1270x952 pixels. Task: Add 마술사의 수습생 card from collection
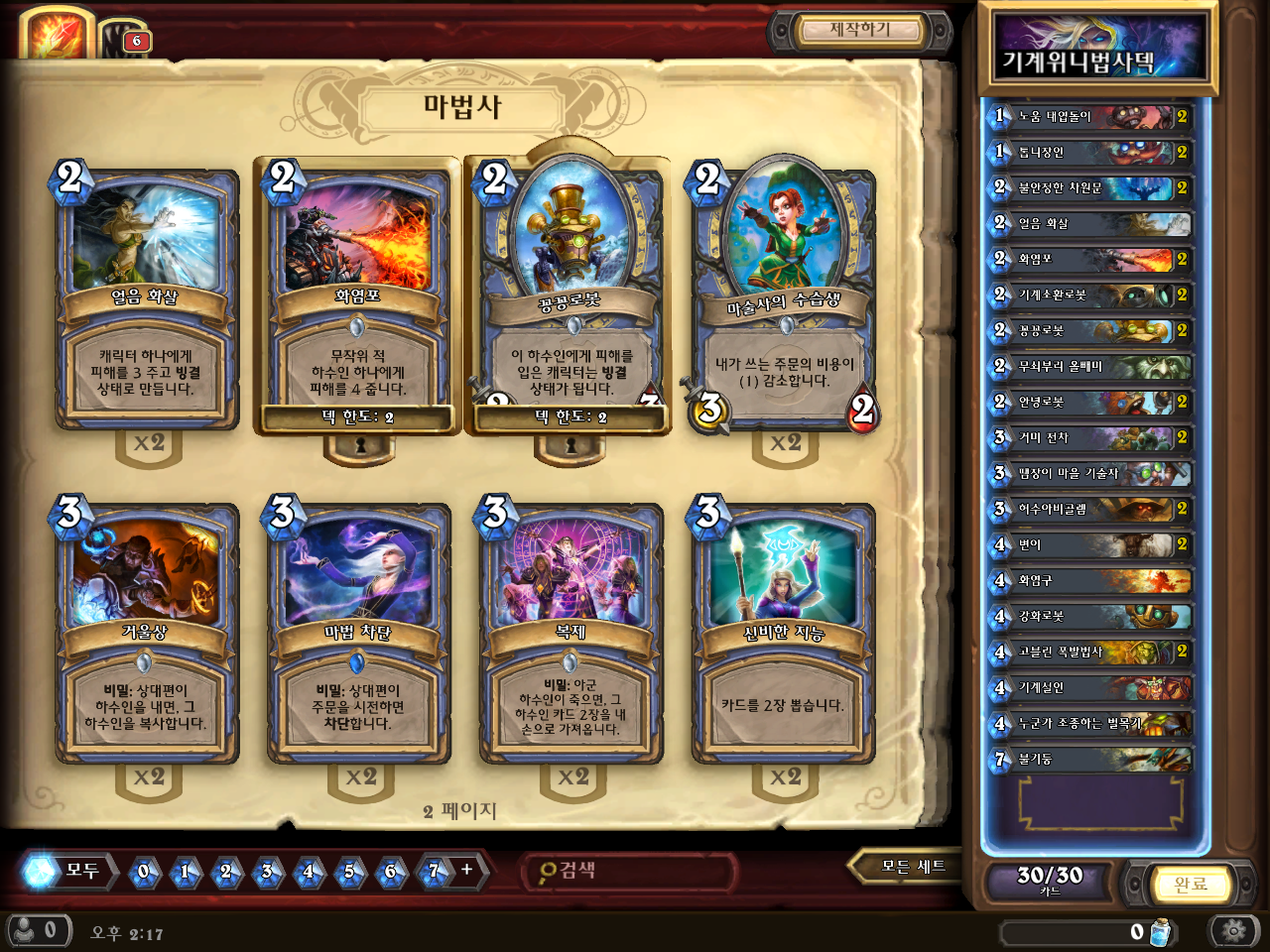point(784,297)
